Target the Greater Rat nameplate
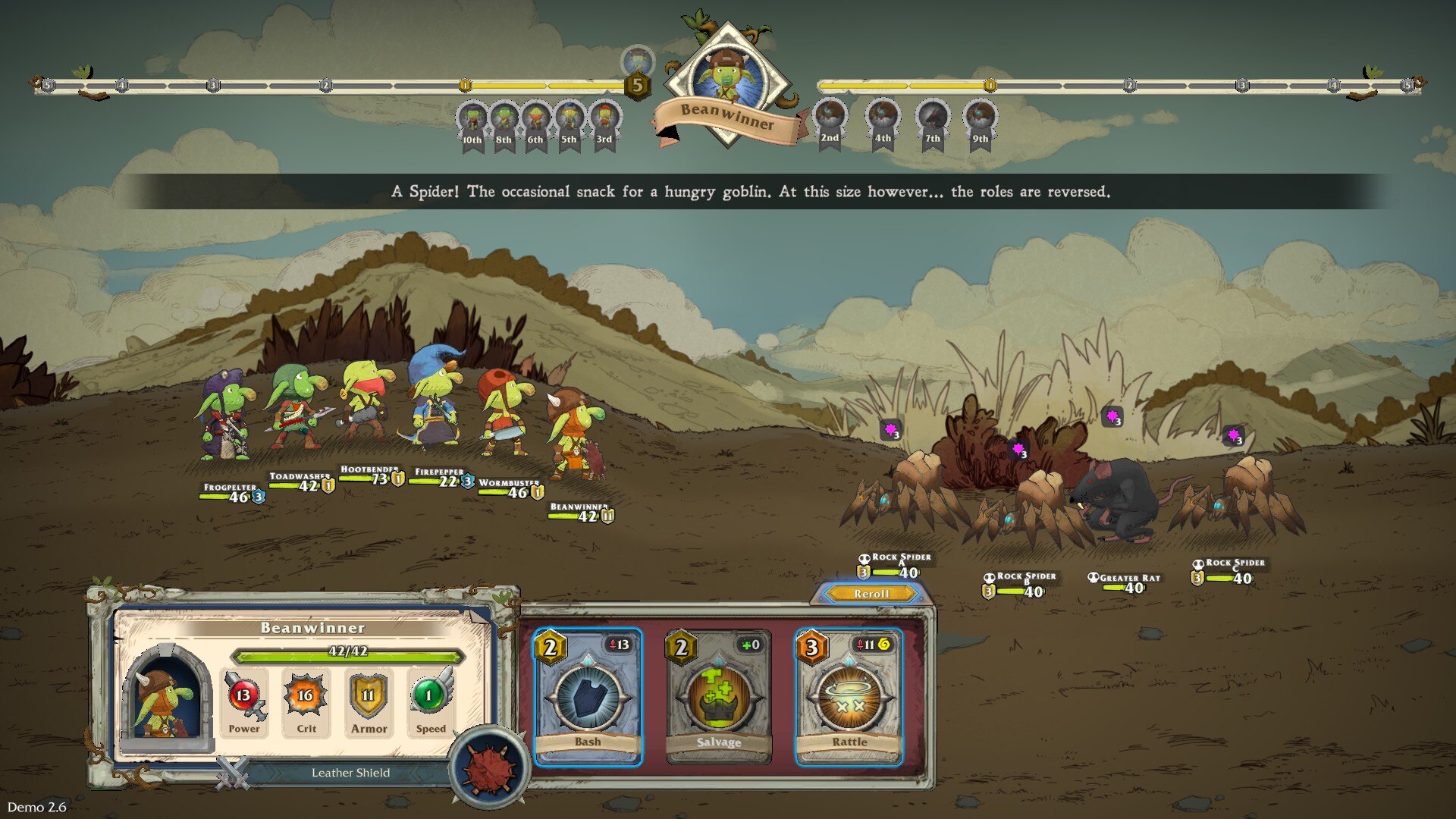1456x819 pixels. point(1125,582)
